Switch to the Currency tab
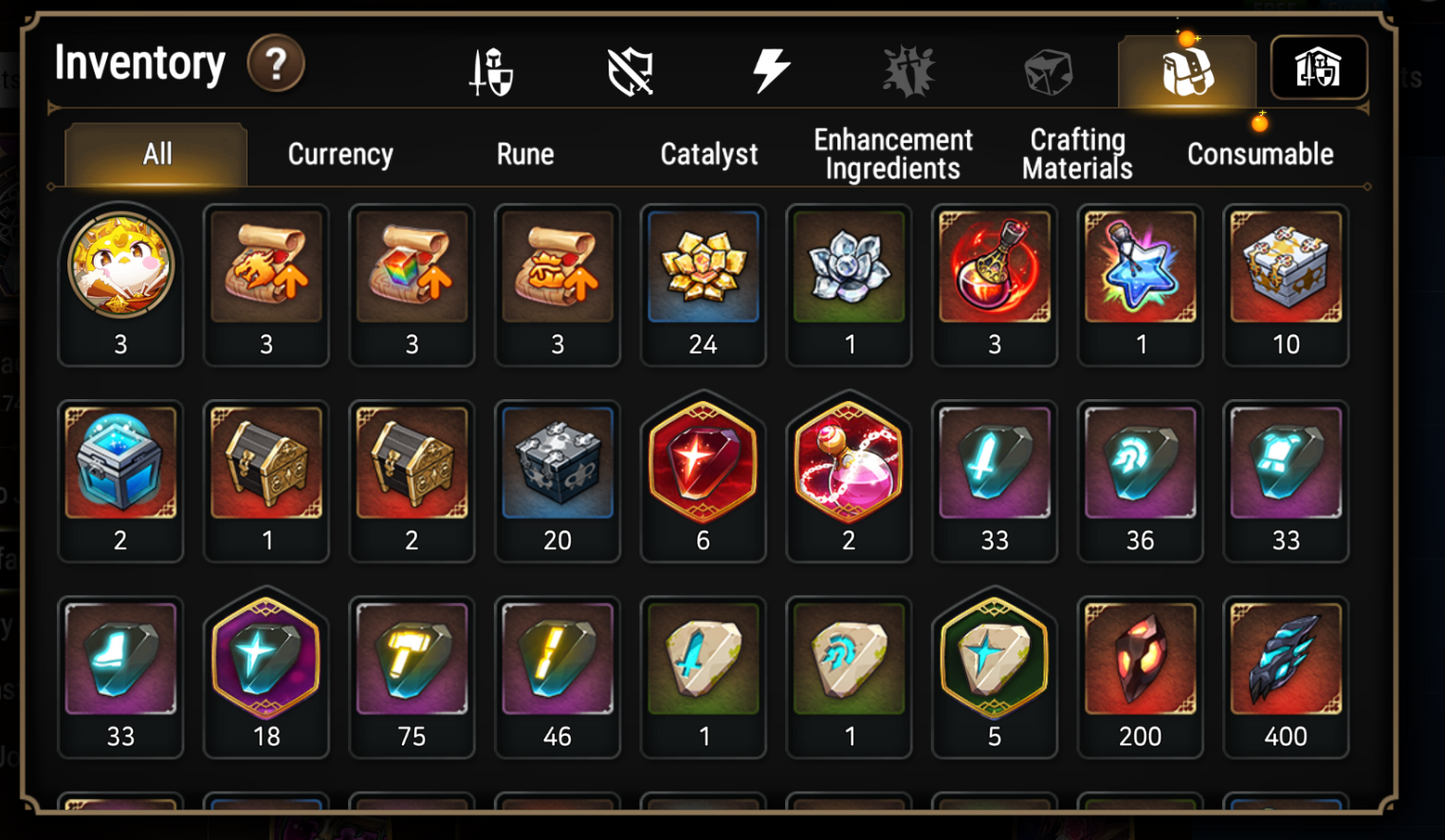Viewport: 1445px width, 840px height. [340, 154]
